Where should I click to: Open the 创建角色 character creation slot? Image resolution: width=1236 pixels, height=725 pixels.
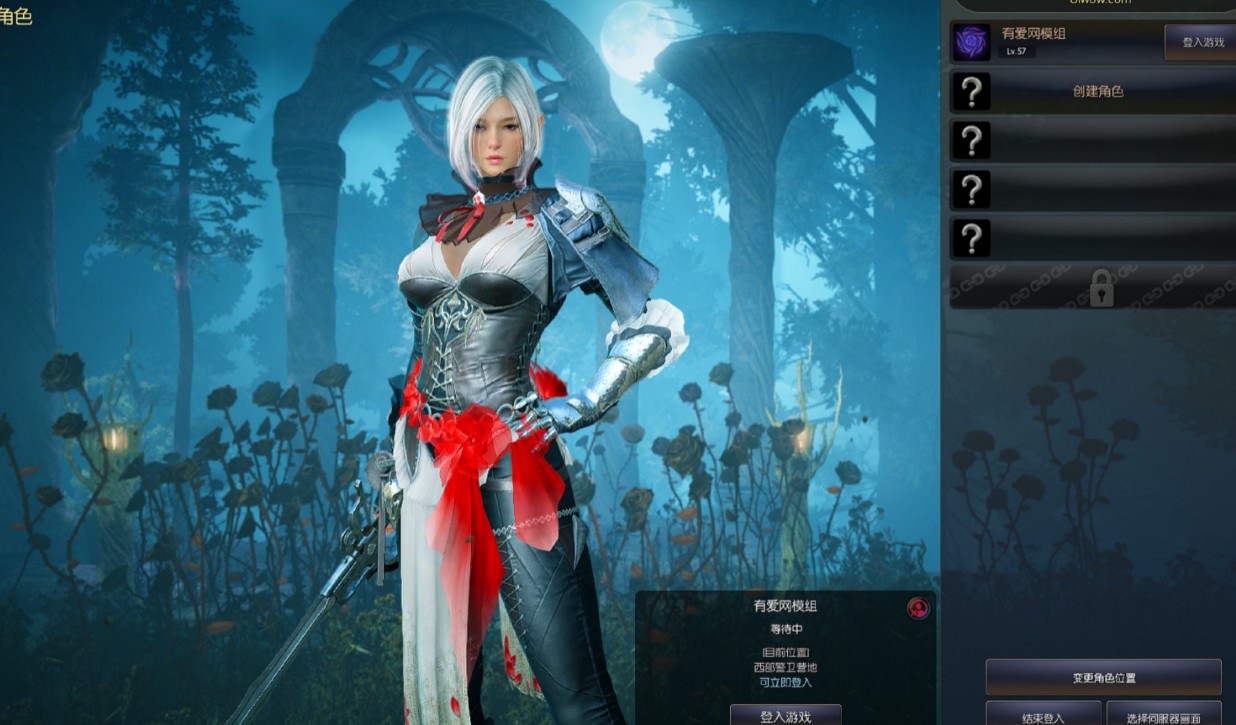1097,91
